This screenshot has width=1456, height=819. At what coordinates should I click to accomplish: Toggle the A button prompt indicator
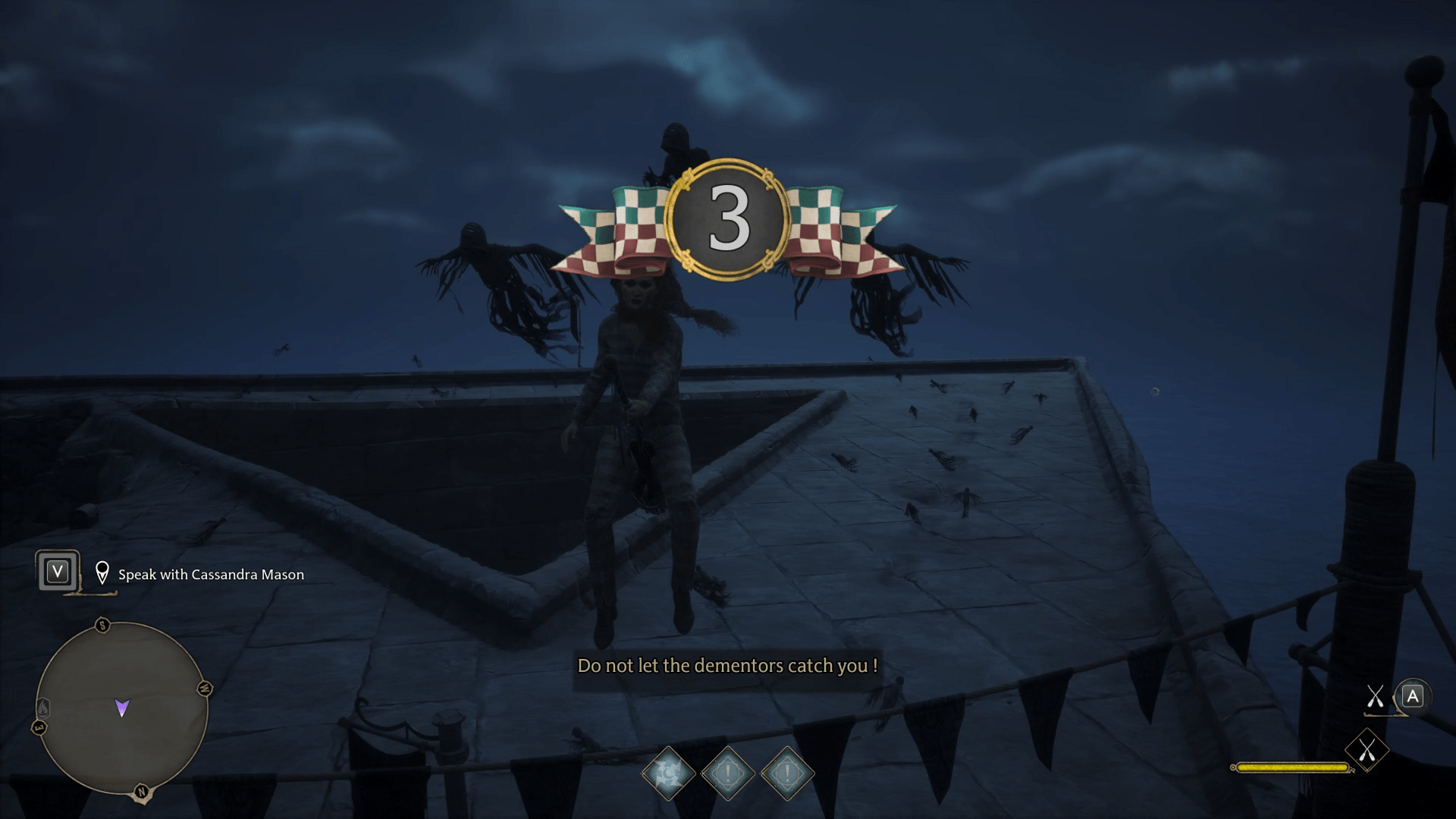pyautogui.click(x=1411, y=695)
